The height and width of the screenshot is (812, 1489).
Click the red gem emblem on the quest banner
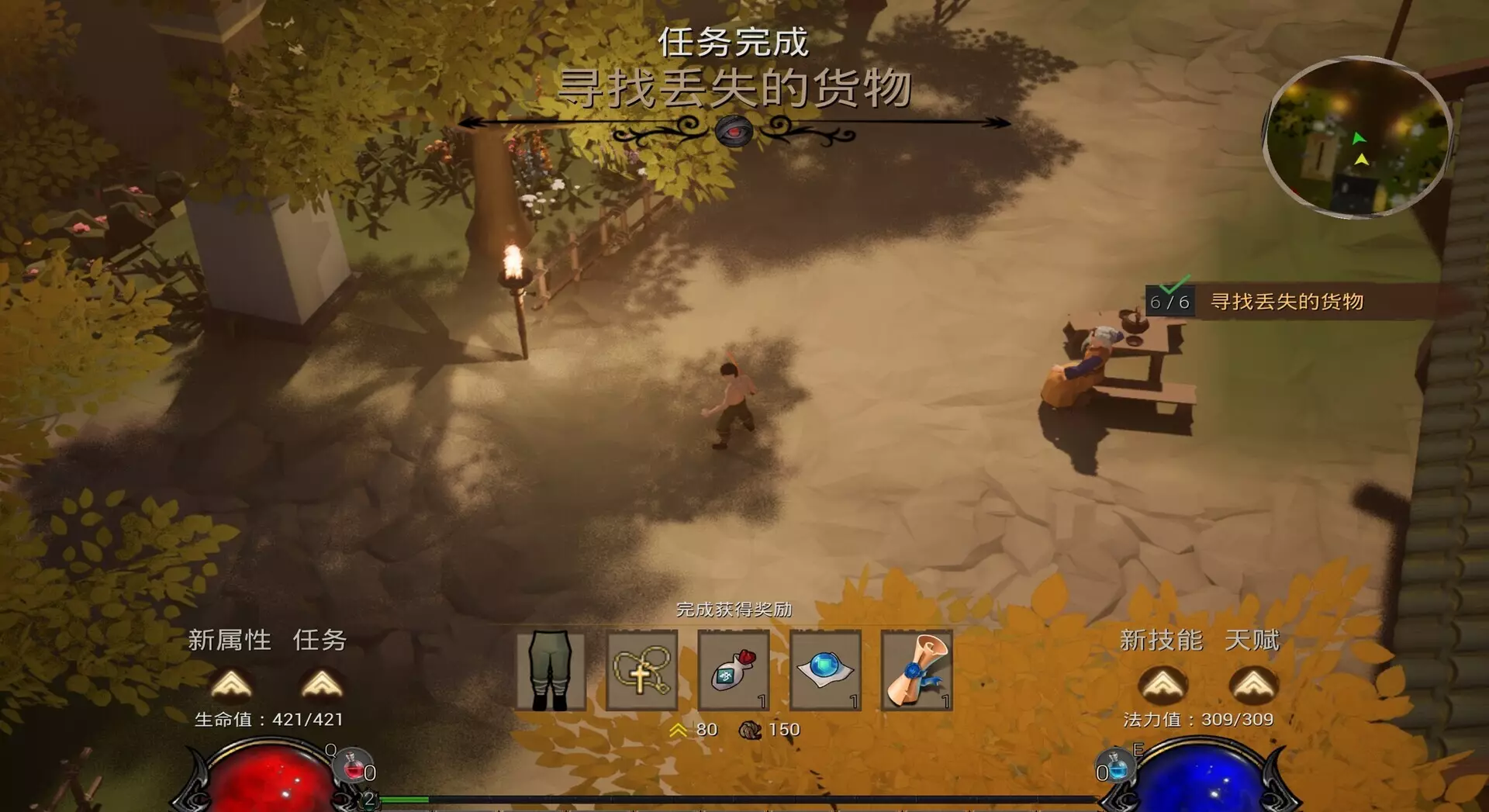pos(734,132)
